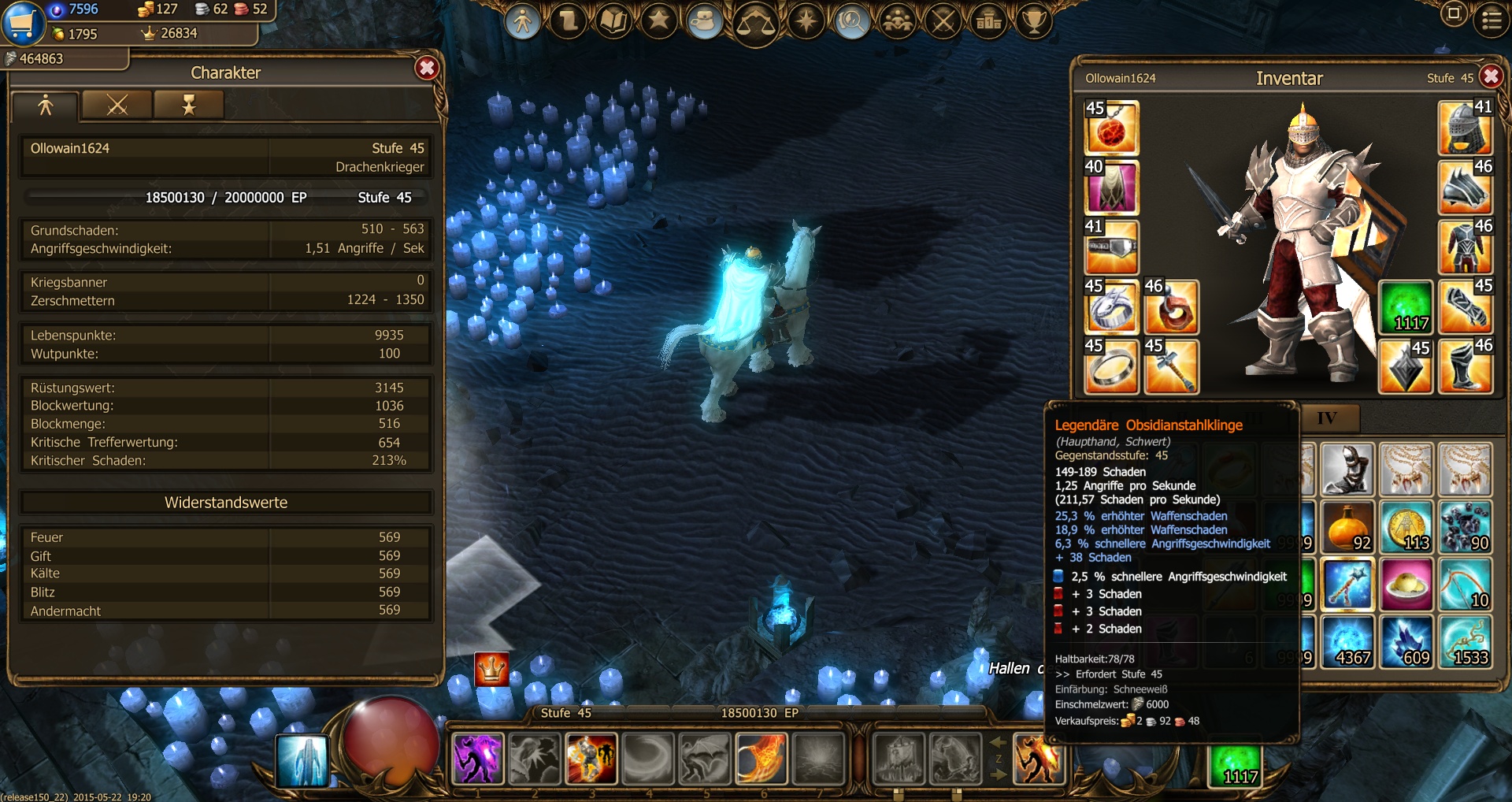Select the blue crystal stack of 609
Viewport: 1512px width, 802px height.
pos(1406,642)
